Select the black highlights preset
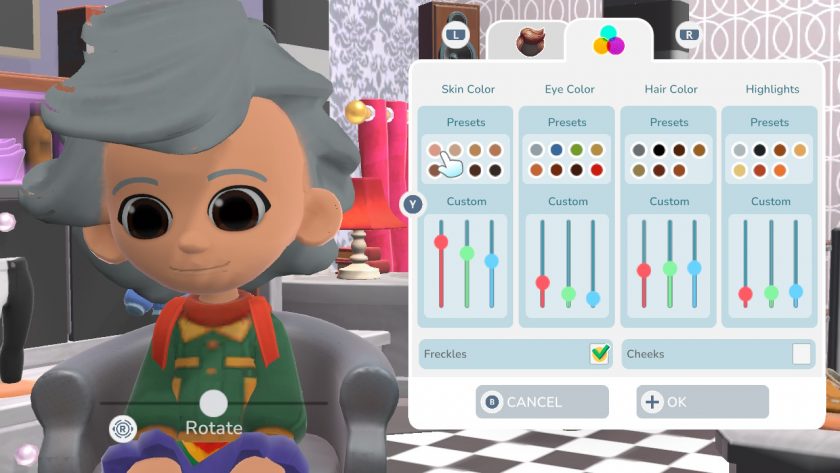 pos(760,150)
